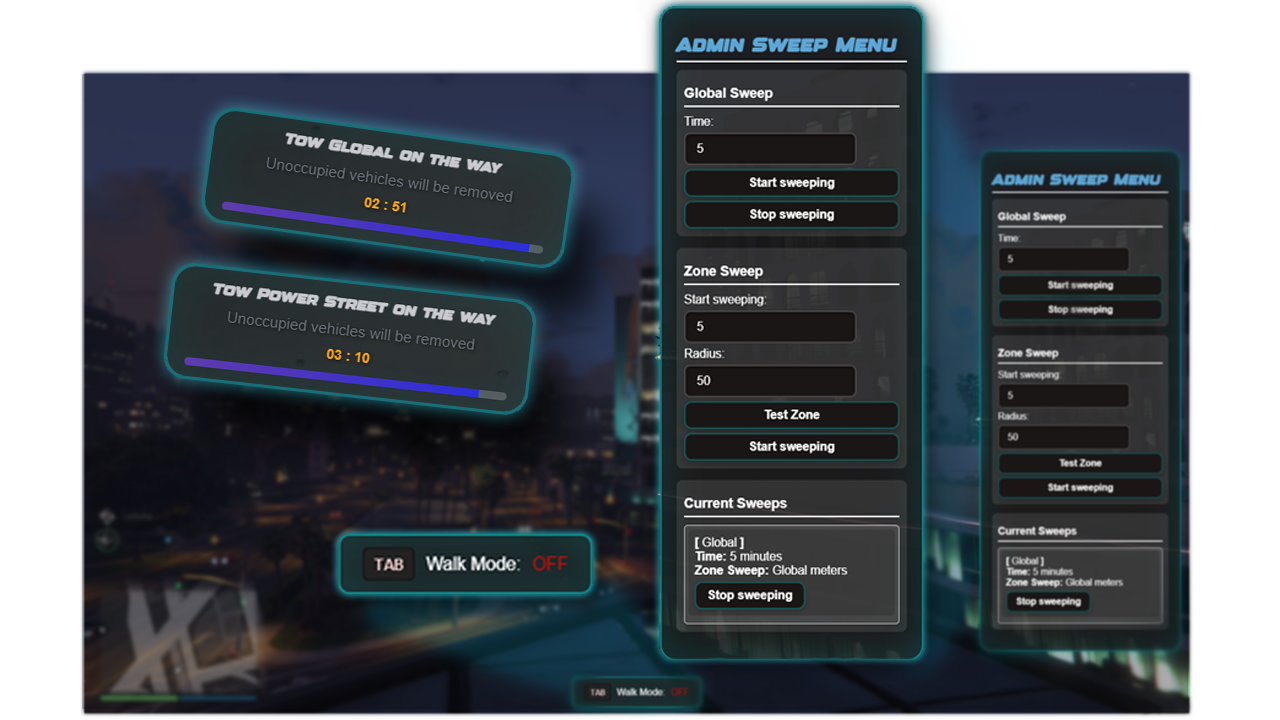The image size is (1280, 720).
Task: Click the Radius field on the smaller menu
Action: click(x=1063, y=436)
